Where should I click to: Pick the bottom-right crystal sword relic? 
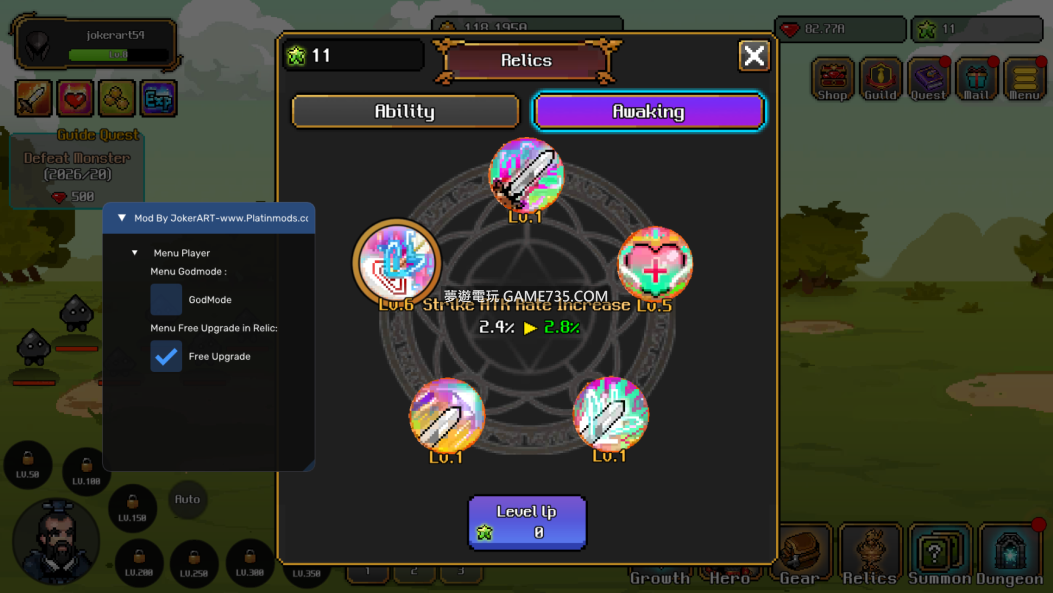click(x=610, y=413)
